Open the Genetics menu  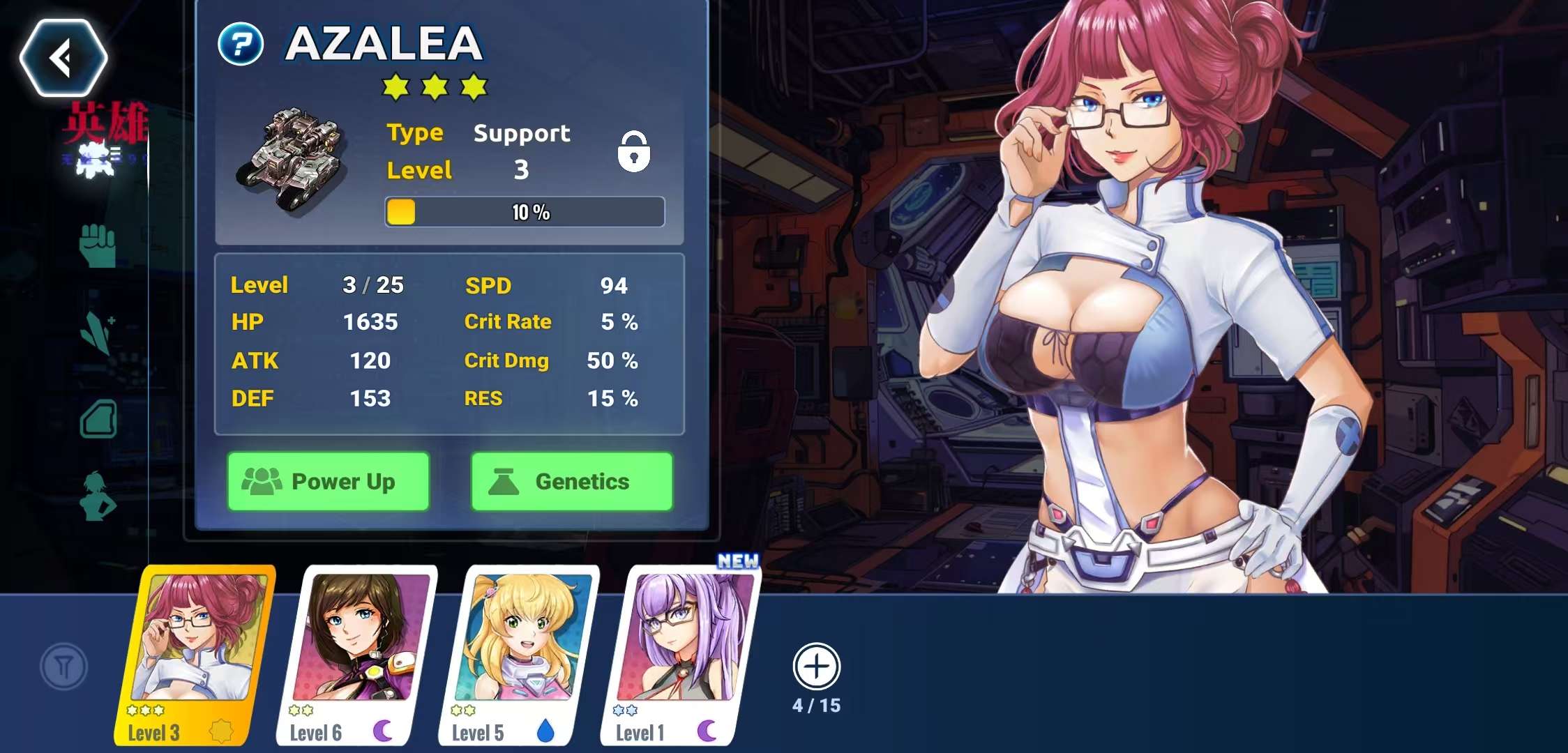[572, 482]
